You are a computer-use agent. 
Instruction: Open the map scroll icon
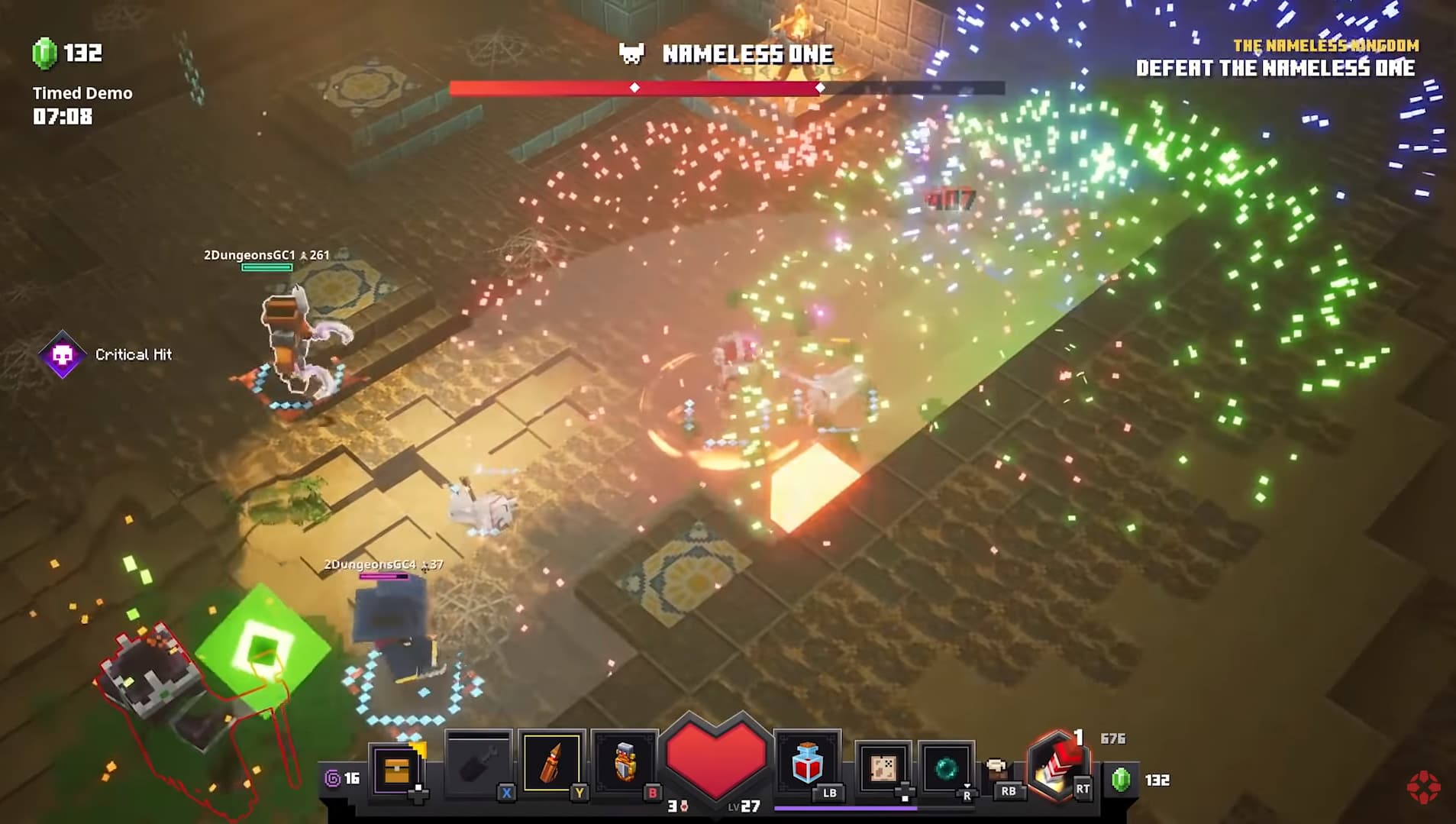(x=882, y=767)
